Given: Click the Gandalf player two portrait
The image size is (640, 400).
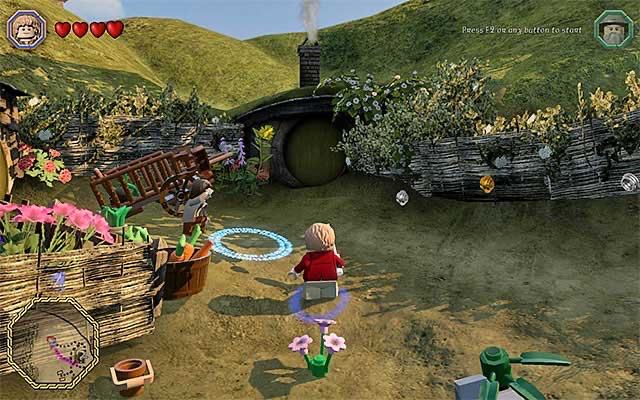Looking at the screenshot, I should tap(612, 29).
